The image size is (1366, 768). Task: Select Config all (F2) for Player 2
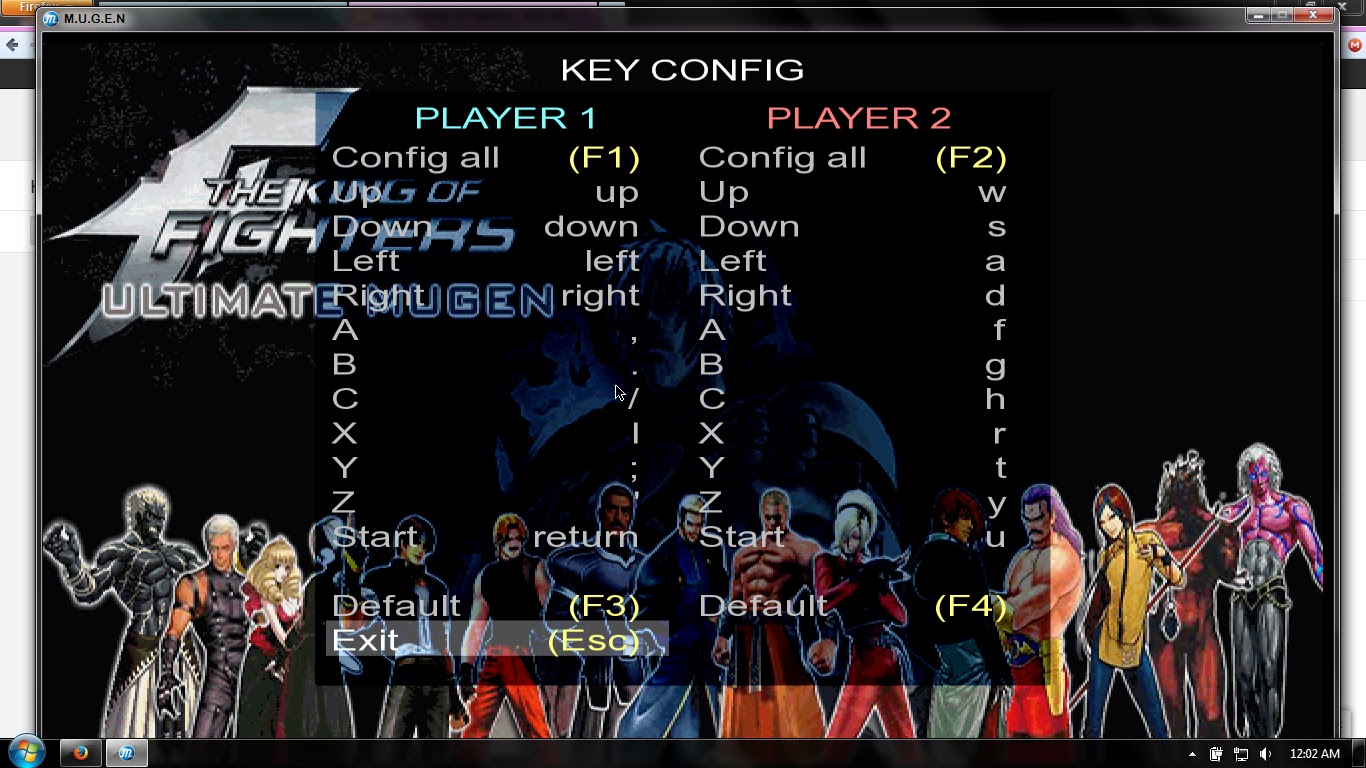853,157
